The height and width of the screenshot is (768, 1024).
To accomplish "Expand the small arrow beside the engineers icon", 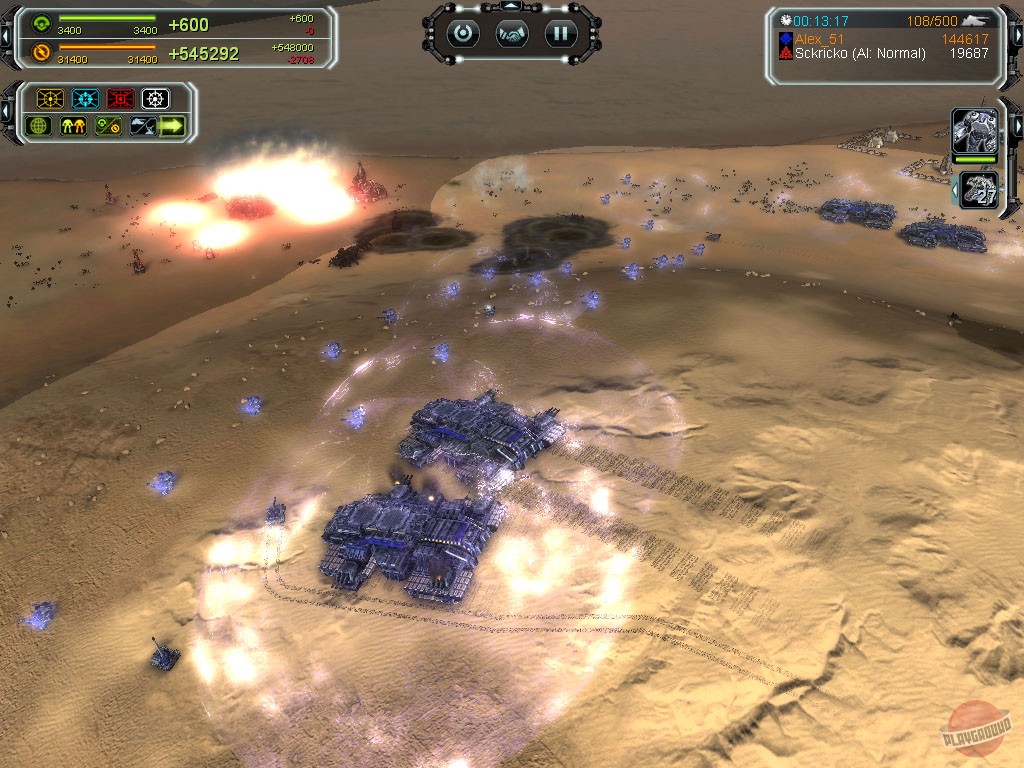I will pos(954,189).
